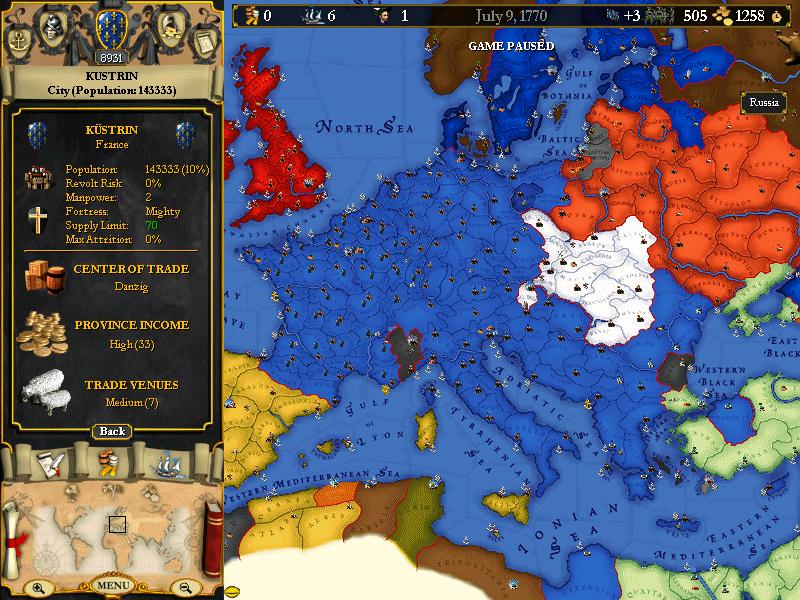
Task: Open the notepad shield icon
Action: 203,43
